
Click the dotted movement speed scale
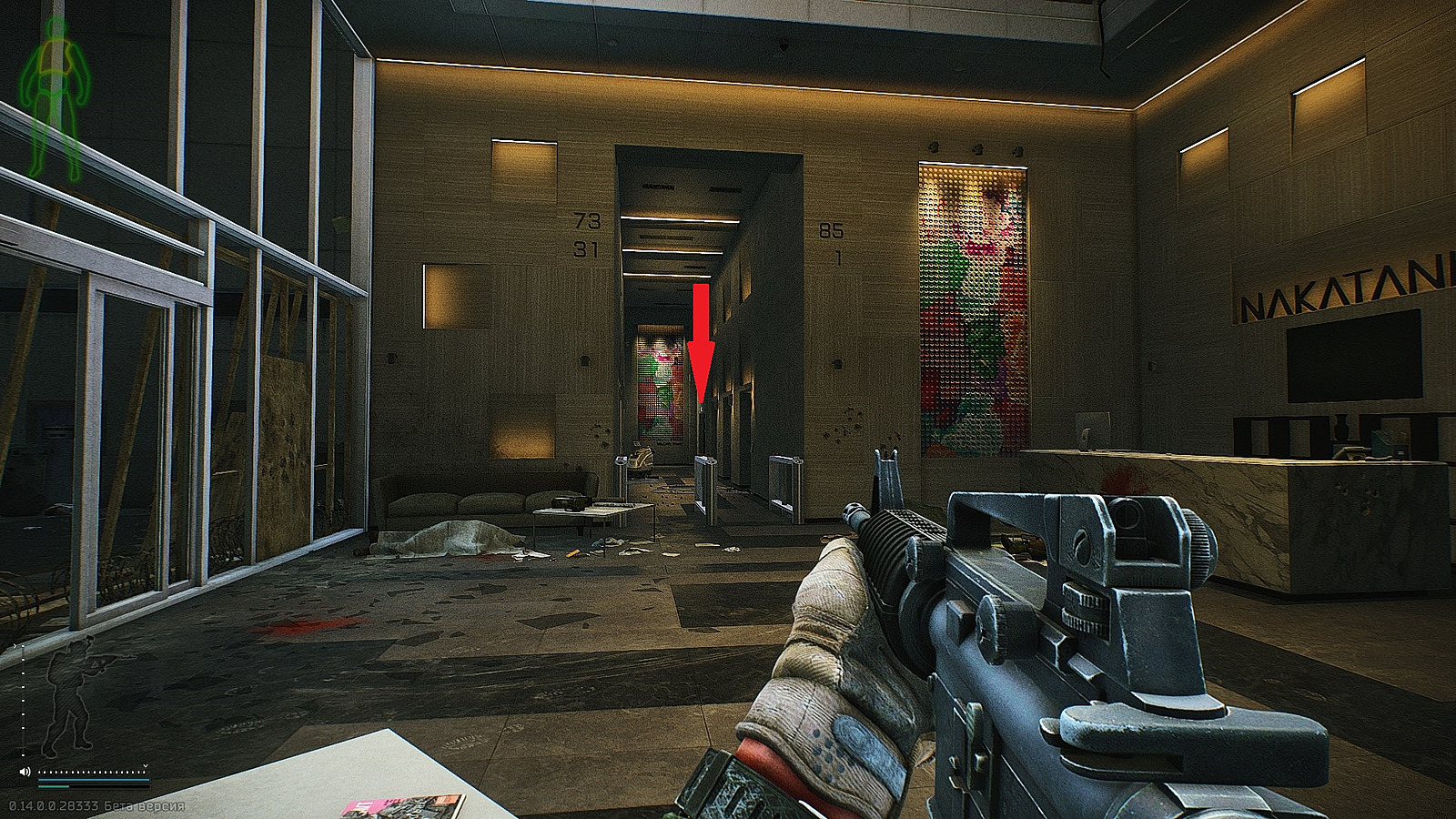tap(93, 772)
